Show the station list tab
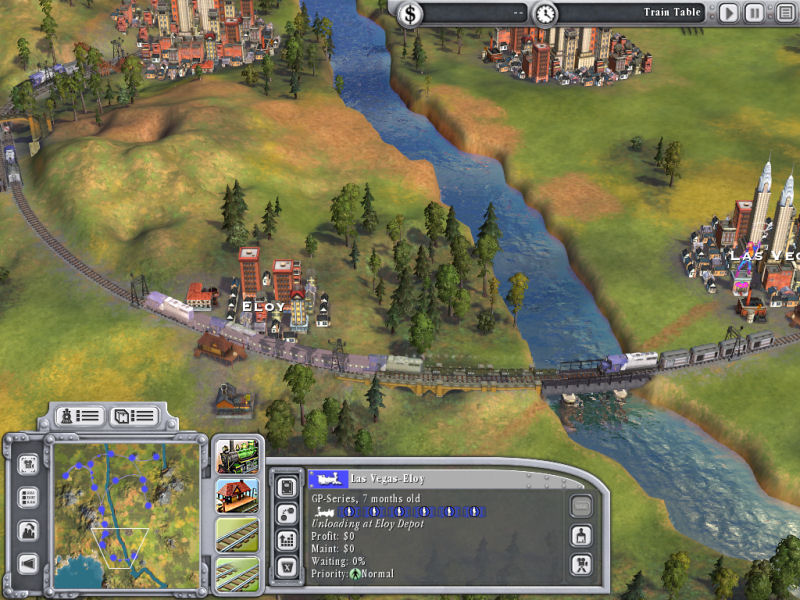The image size is (800, 600). 132,415
